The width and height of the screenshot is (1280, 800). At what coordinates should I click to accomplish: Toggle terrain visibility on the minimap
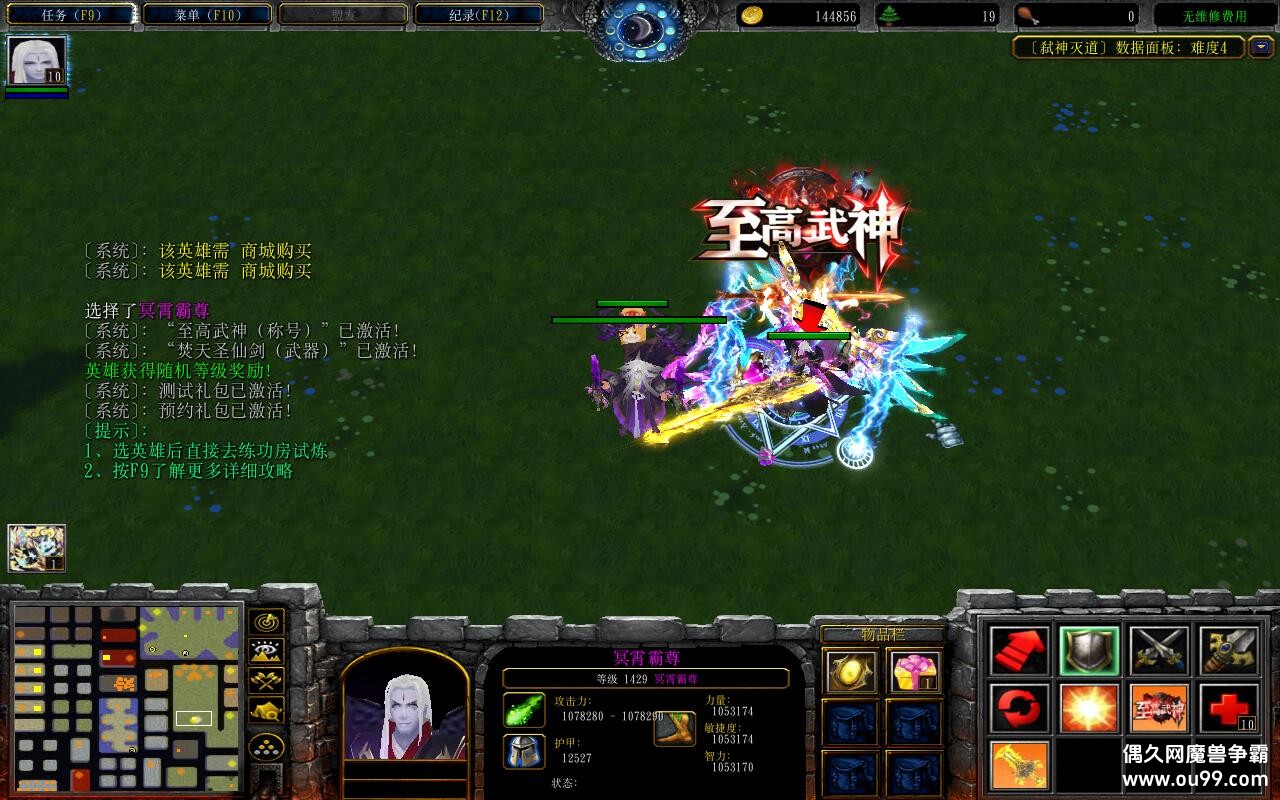pyautogui.click(x=265, y=650)
